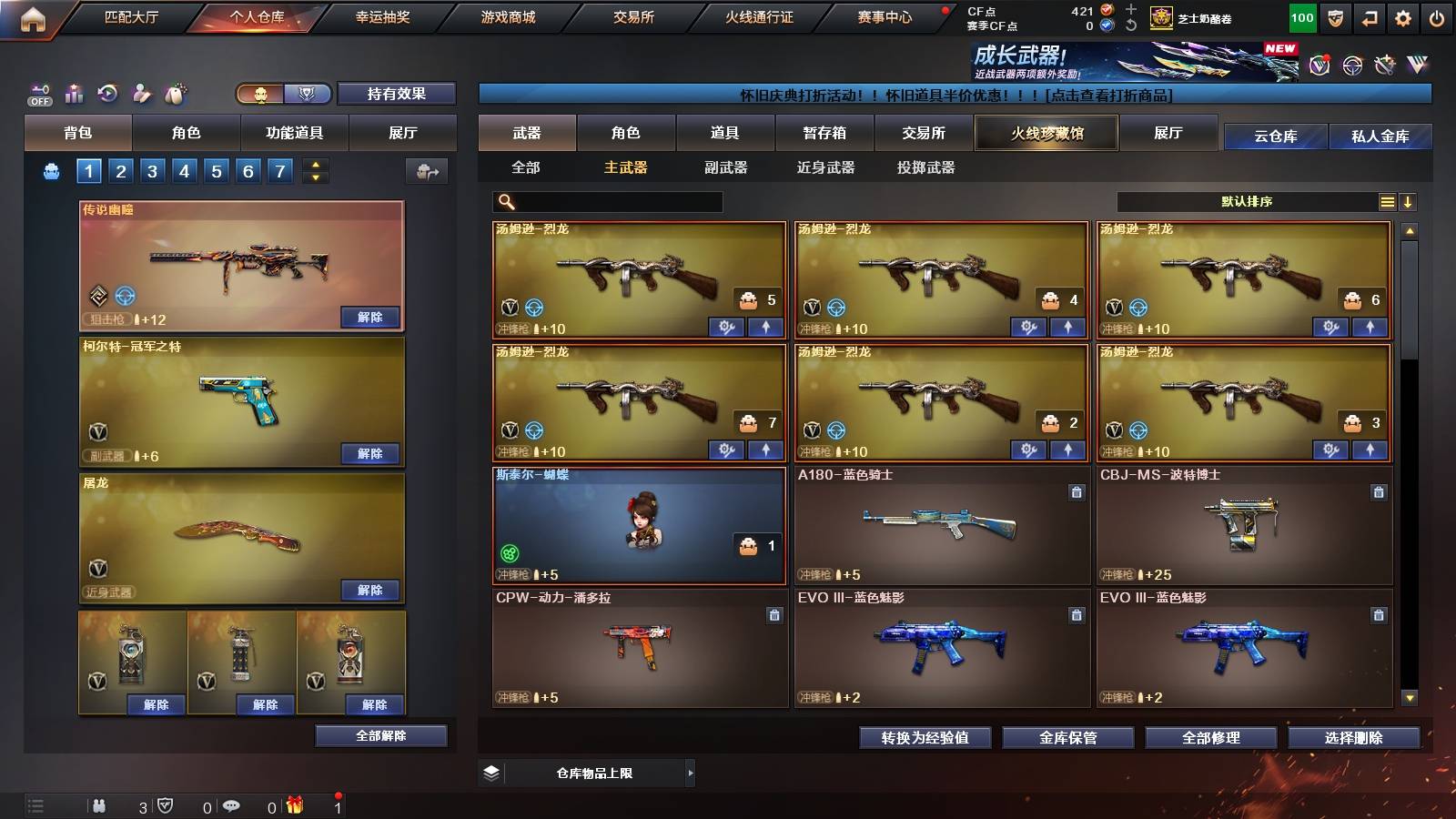Open the stats bar-chart icon in the sidebar
Viewport: 1456px width, 819px height.
point(73,92)
